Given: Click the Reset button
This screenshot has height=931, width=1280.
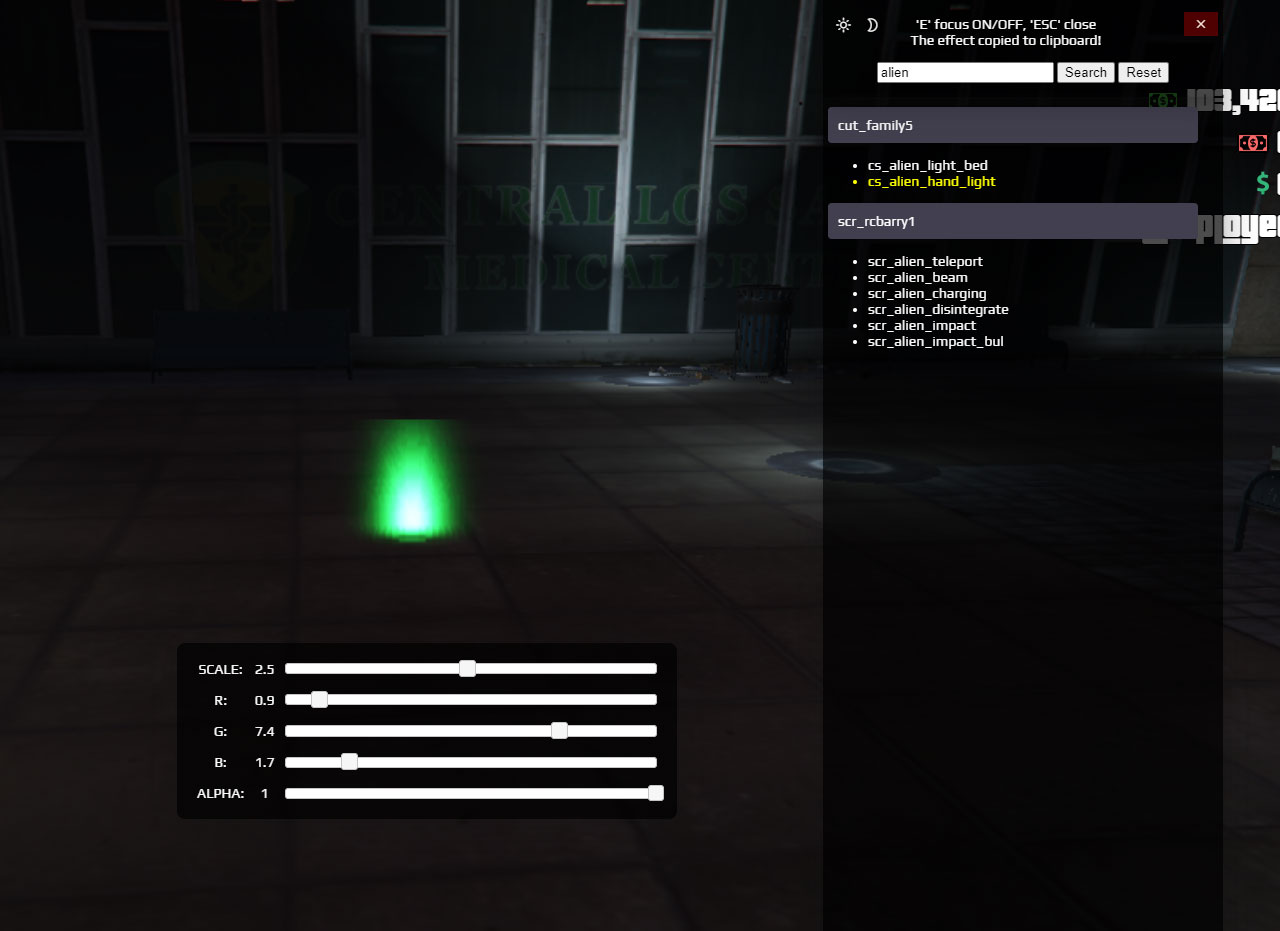Looking at the screenshot, I should (x=1143, y=72).
